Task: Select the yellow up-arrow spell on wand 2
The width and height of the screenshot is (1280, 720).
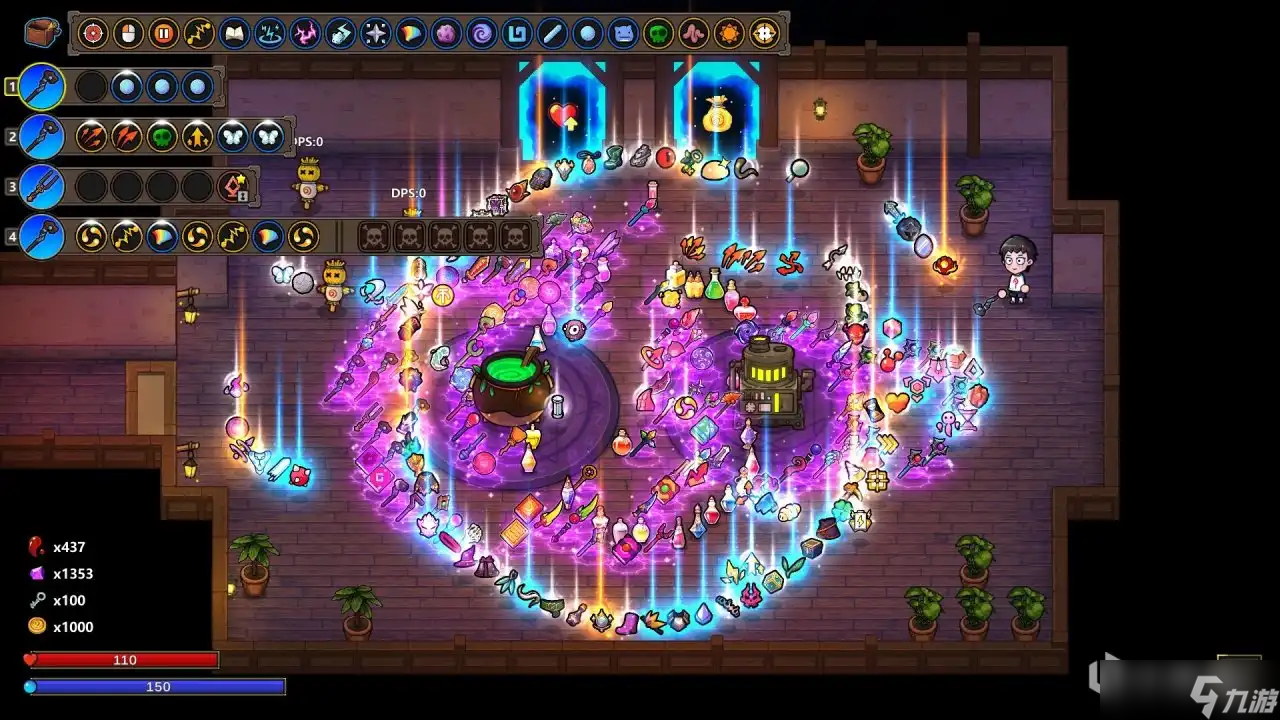Action: (197, 137)
